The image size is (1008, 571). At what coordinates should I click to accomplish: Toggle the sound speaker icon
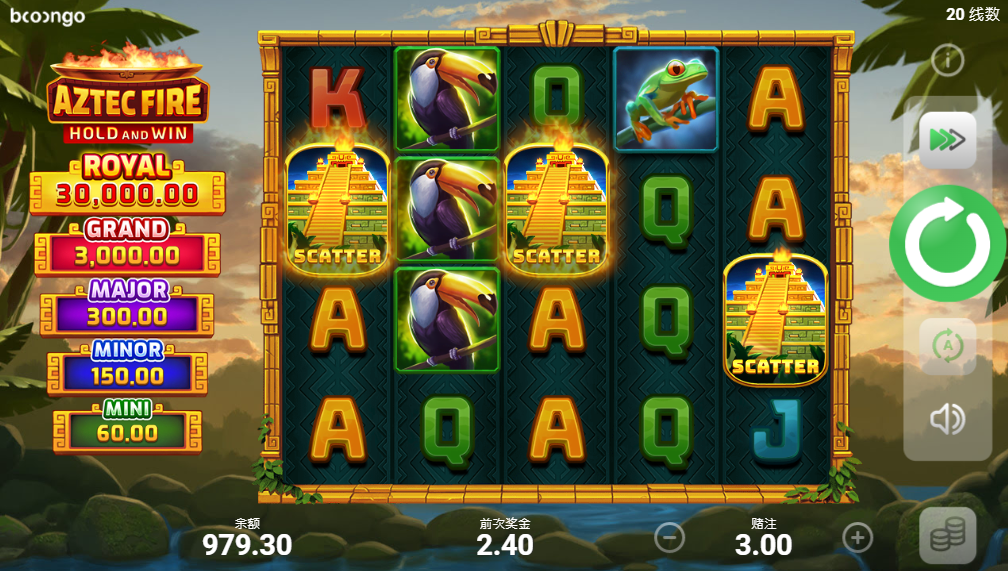[x=947, y=419]
